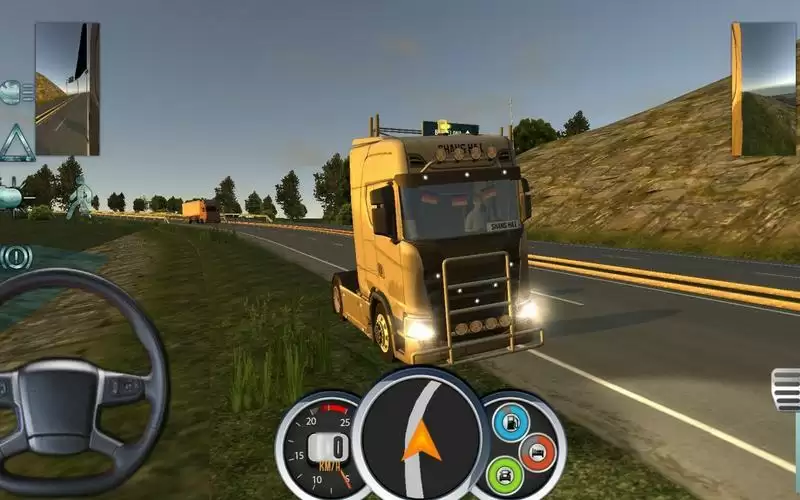Viewport: 800px width, 500px height.
Task: Tap the accelerator pedal
Action: pyautogui.click(x=787, y=390)
